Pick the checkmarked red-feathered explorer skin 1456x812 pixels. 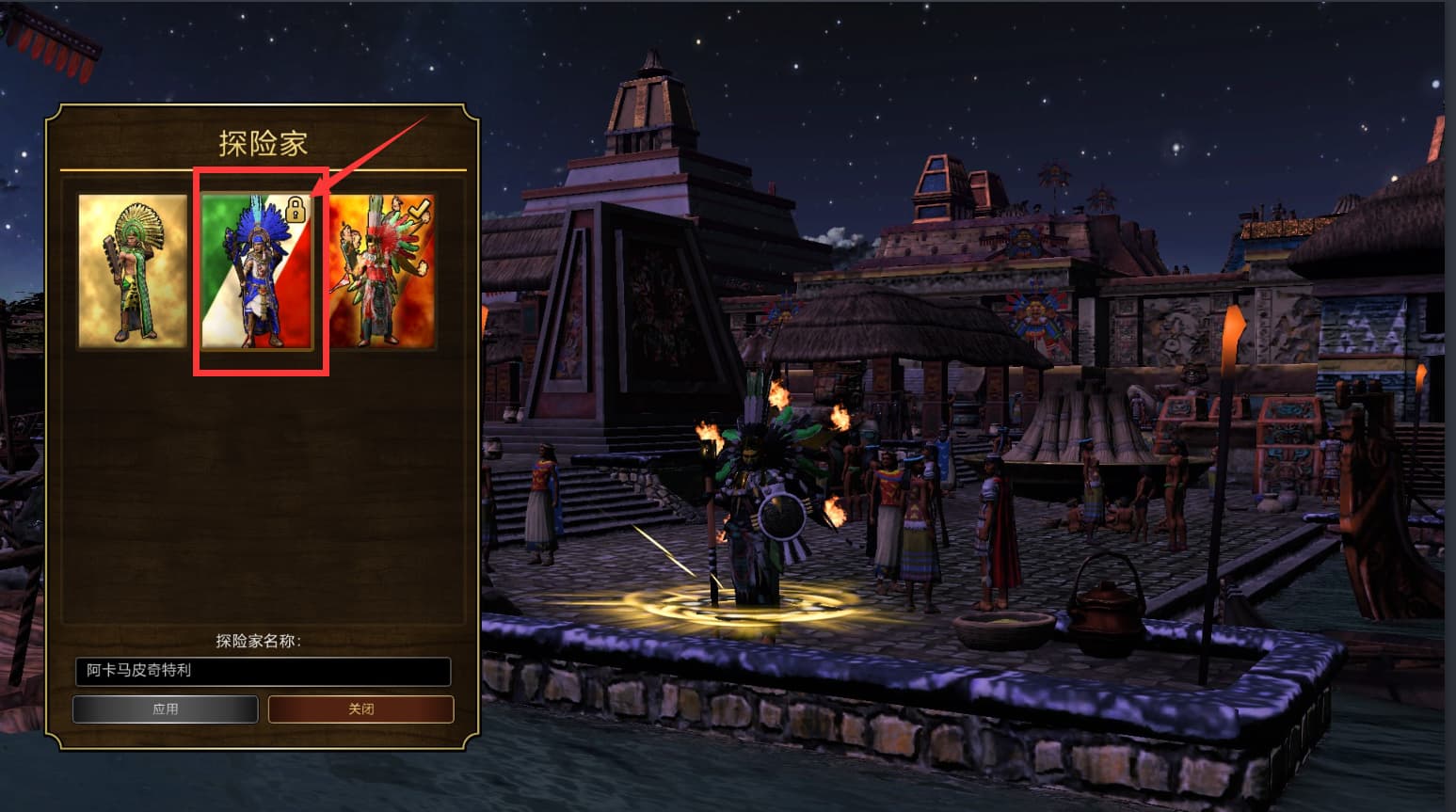point(382,271)
